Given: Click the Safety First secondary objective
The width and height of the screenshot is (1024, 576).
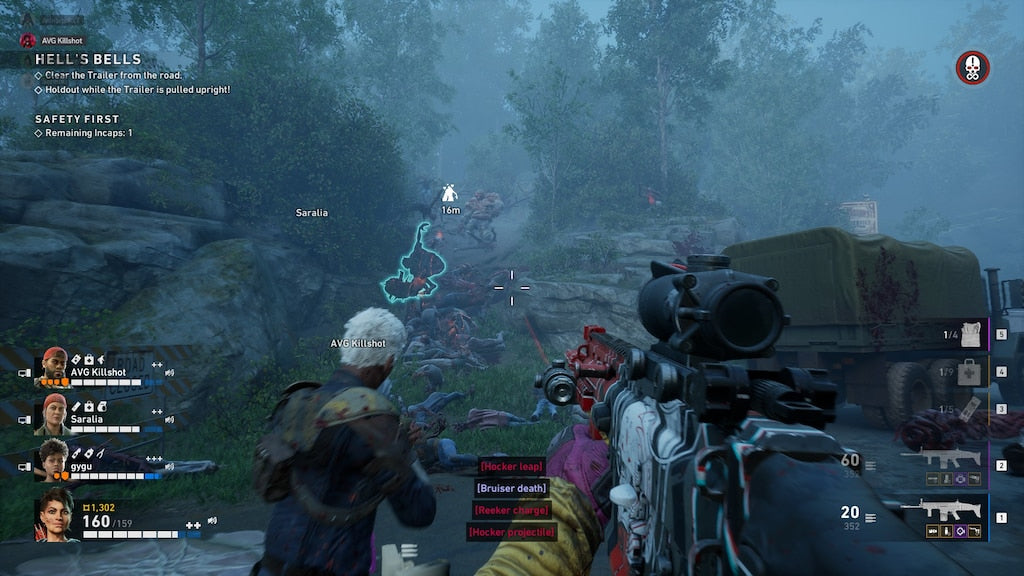Looking at the screenshot, I should pos(77,119).
